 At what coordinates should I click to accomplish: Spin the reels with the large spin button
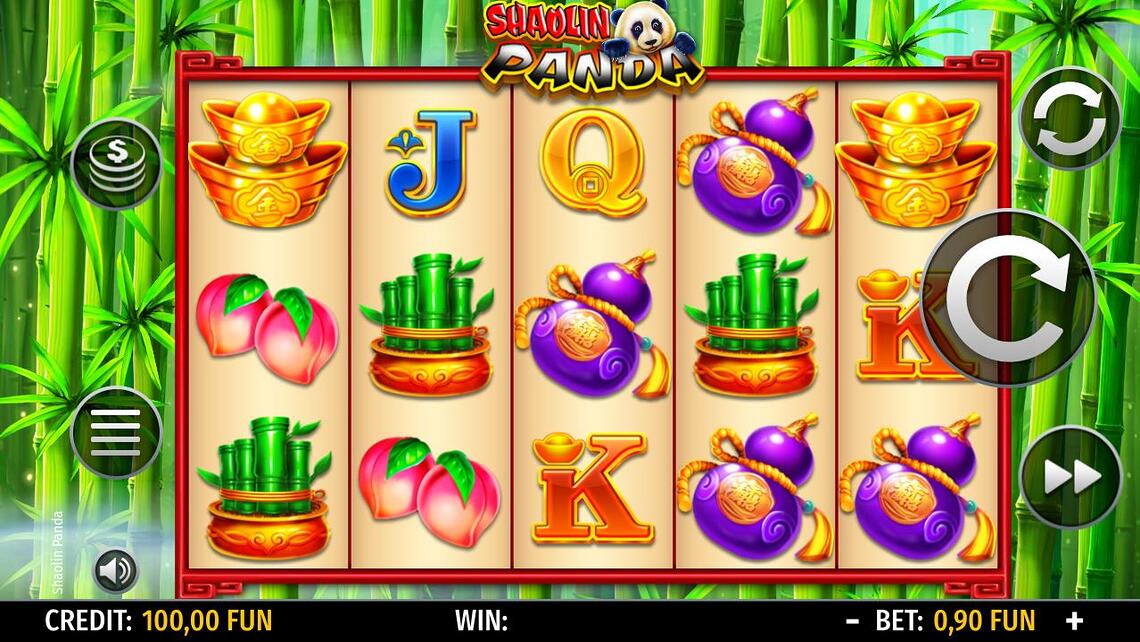(x=1007, y=298)
